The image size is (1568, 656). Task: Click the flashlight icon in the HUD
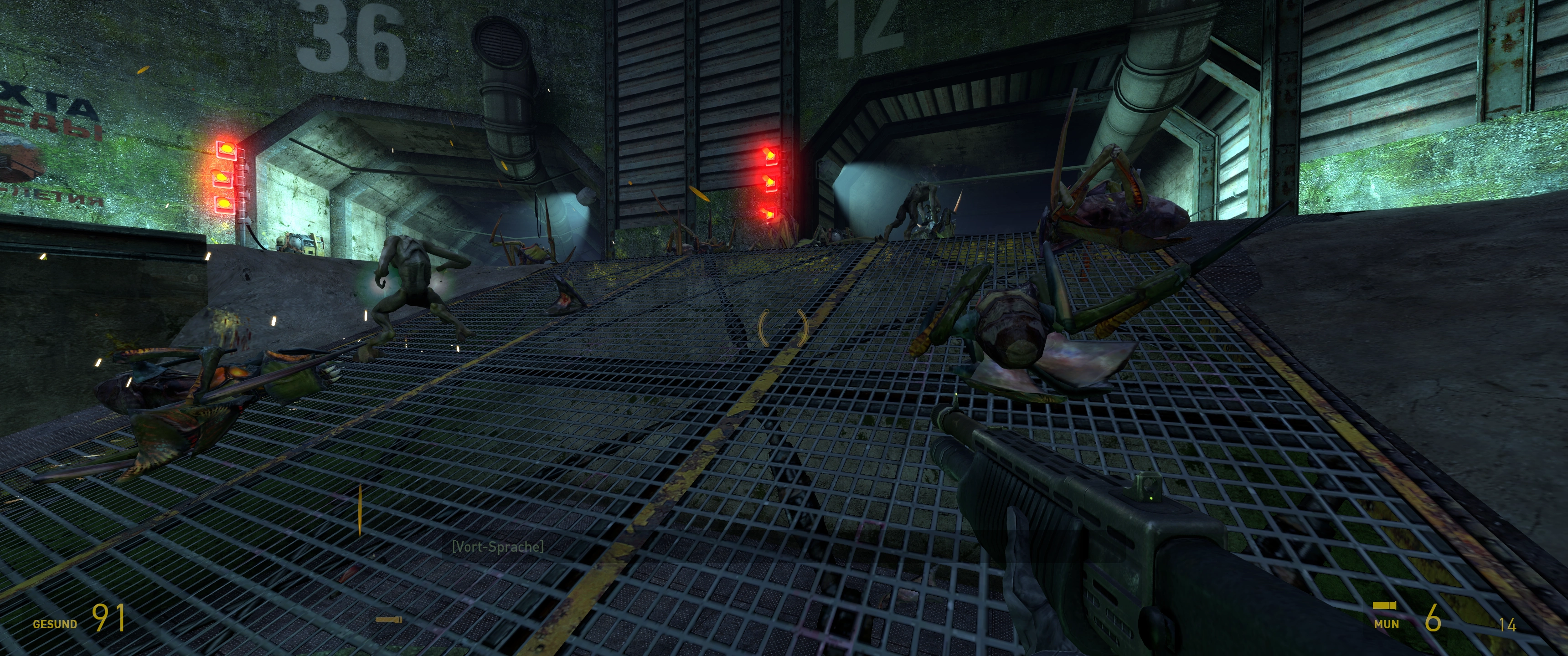click(x=388, y=620)
